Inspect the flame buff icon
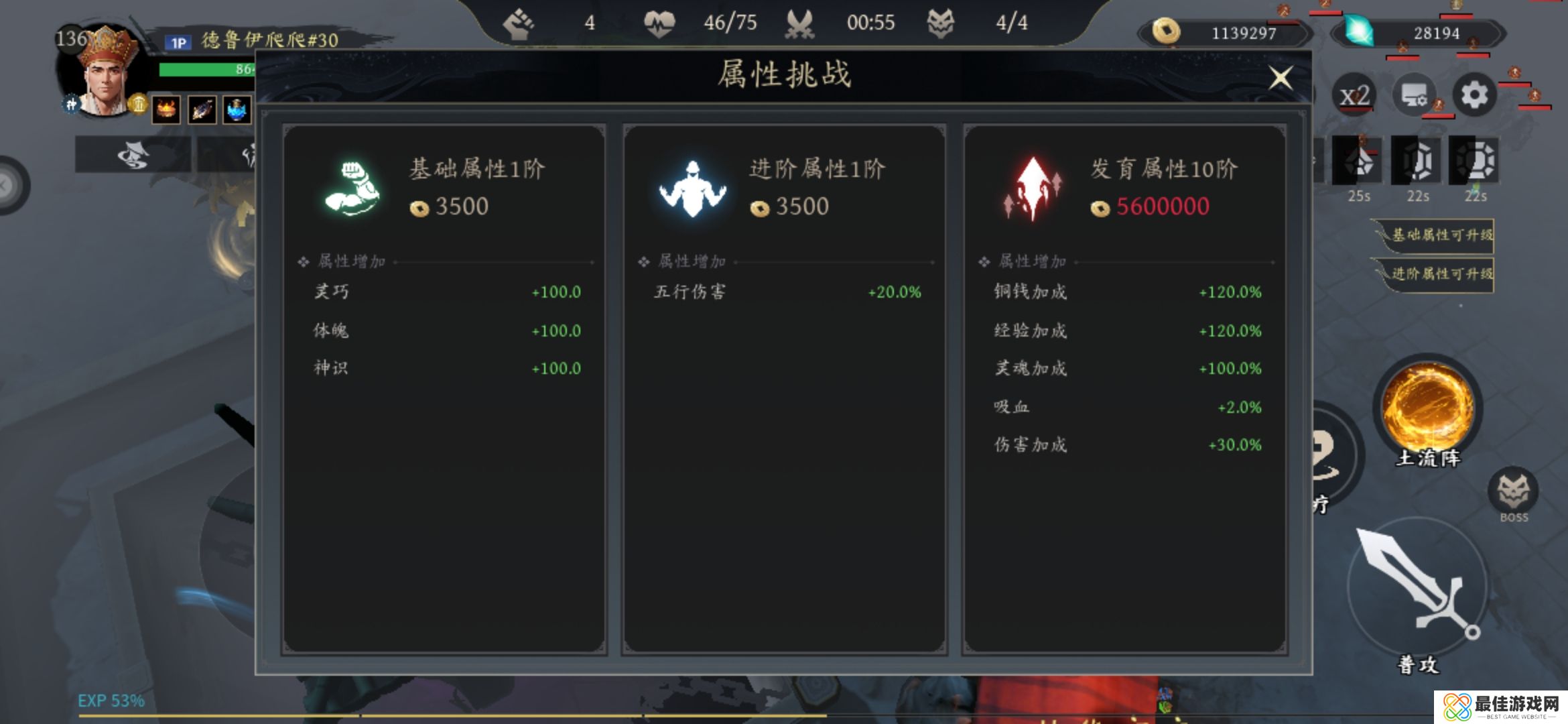 pos(166,109)
